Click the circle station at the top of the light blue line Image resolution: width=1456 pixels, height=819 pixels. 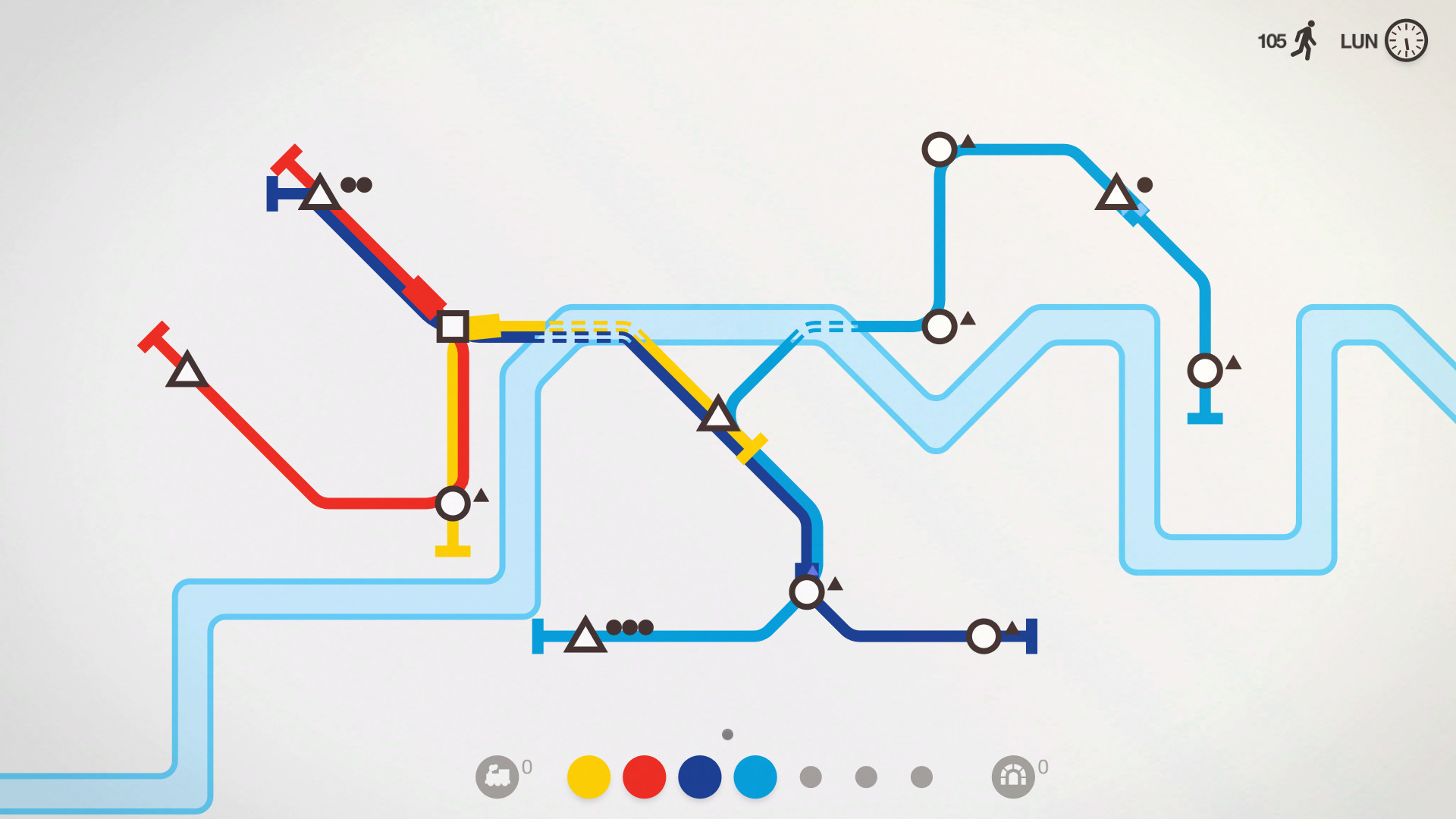coord(940,150)
